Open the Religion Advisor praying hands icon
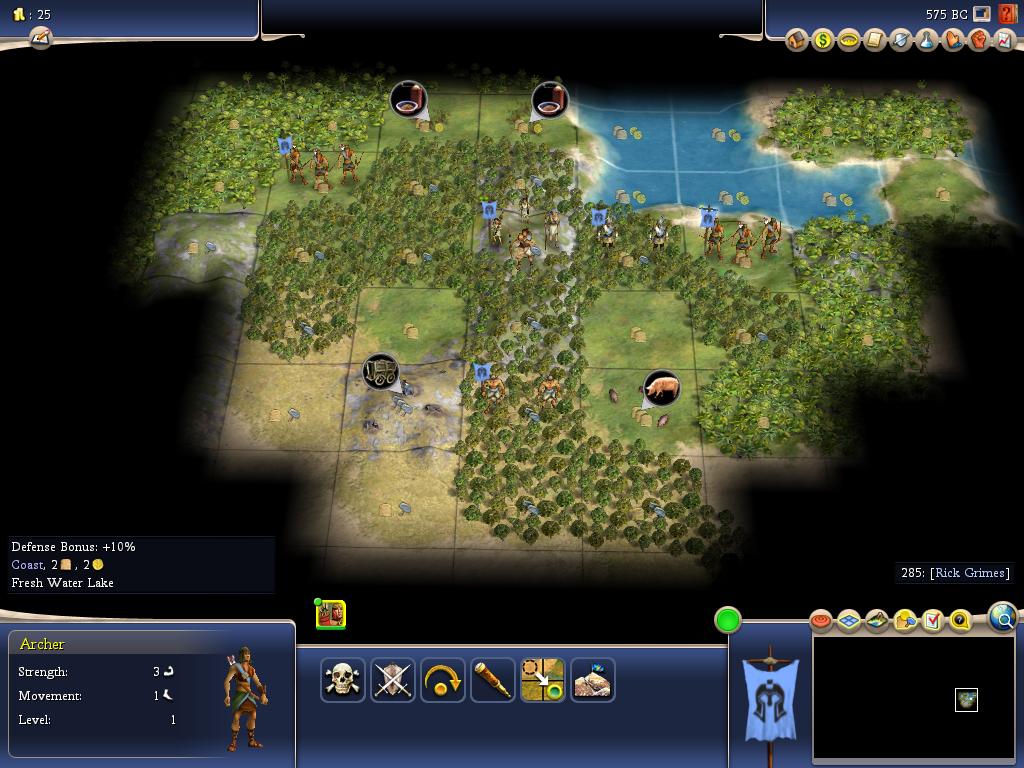The height and width of the screenshot is (768, 1024). click(953, 40)
